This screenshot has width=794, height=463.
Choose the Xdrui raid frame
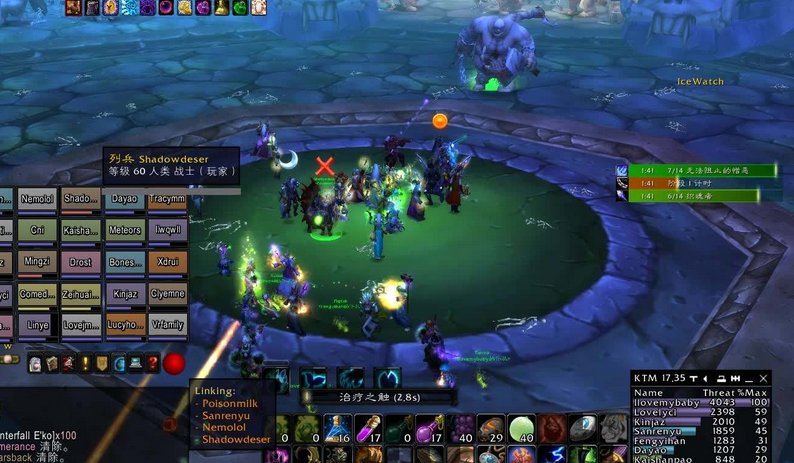[167, 262]
